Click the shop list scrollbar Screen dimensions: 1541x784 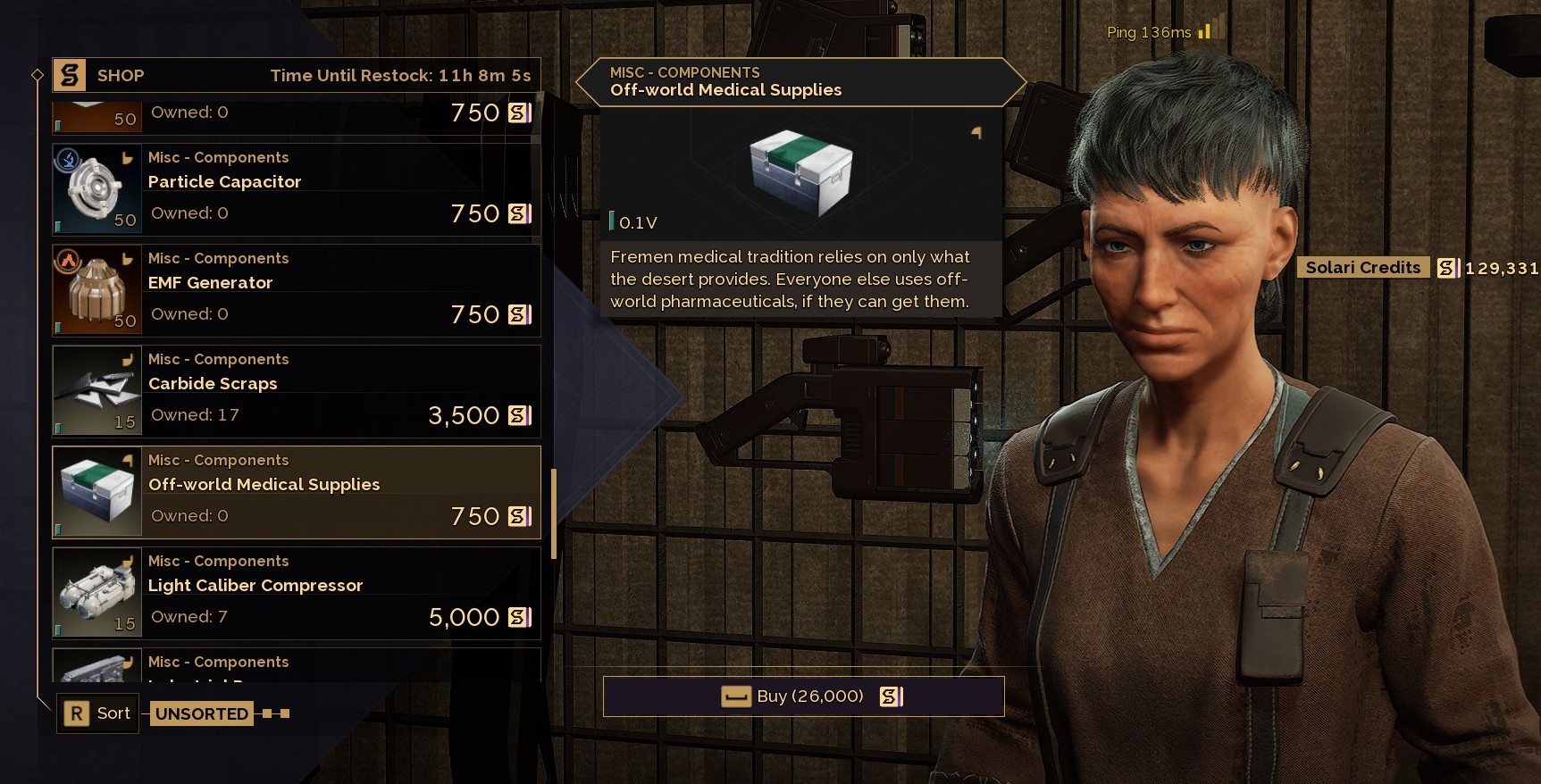coord(554,513)
